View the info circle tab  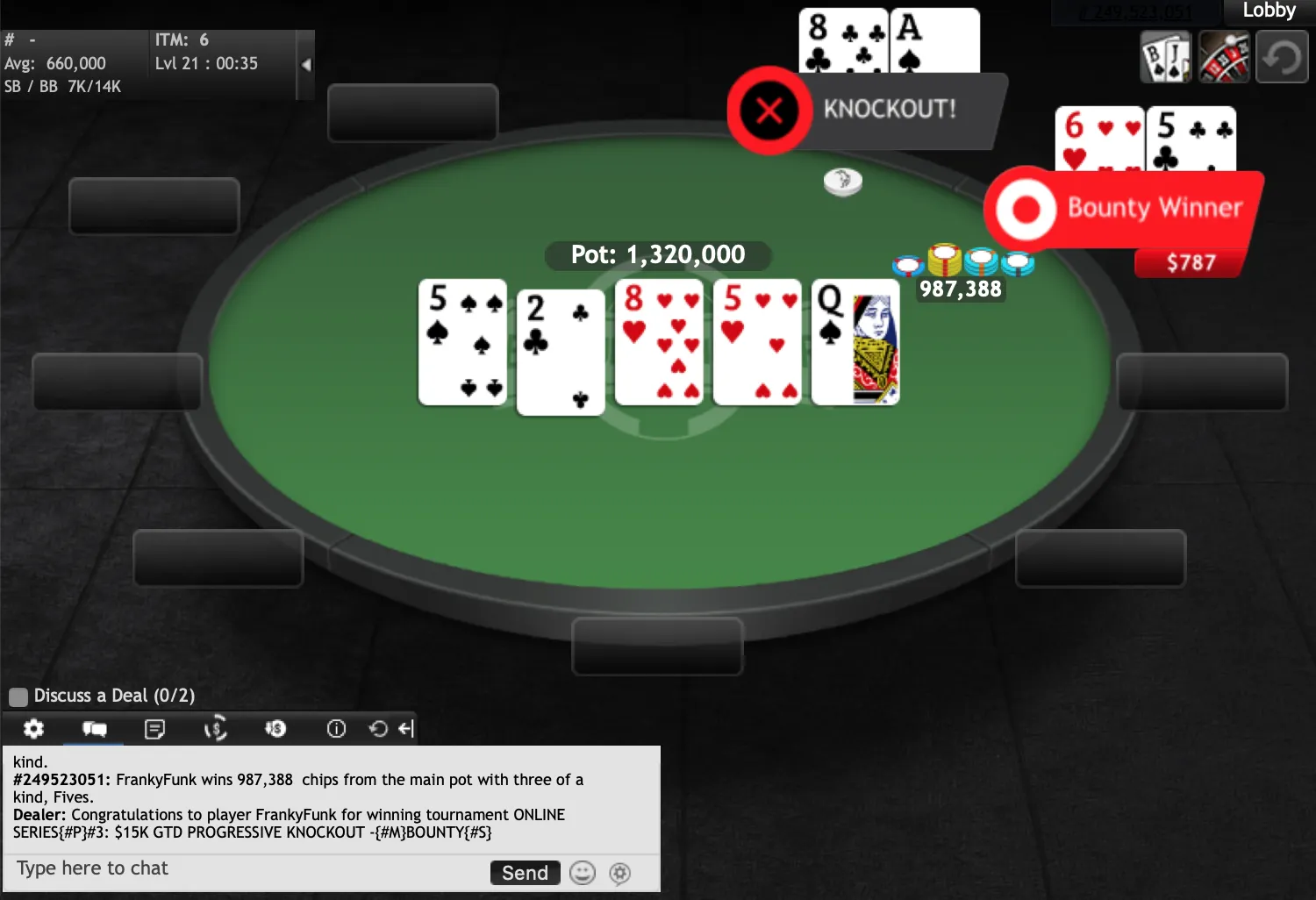pos(336,729)
